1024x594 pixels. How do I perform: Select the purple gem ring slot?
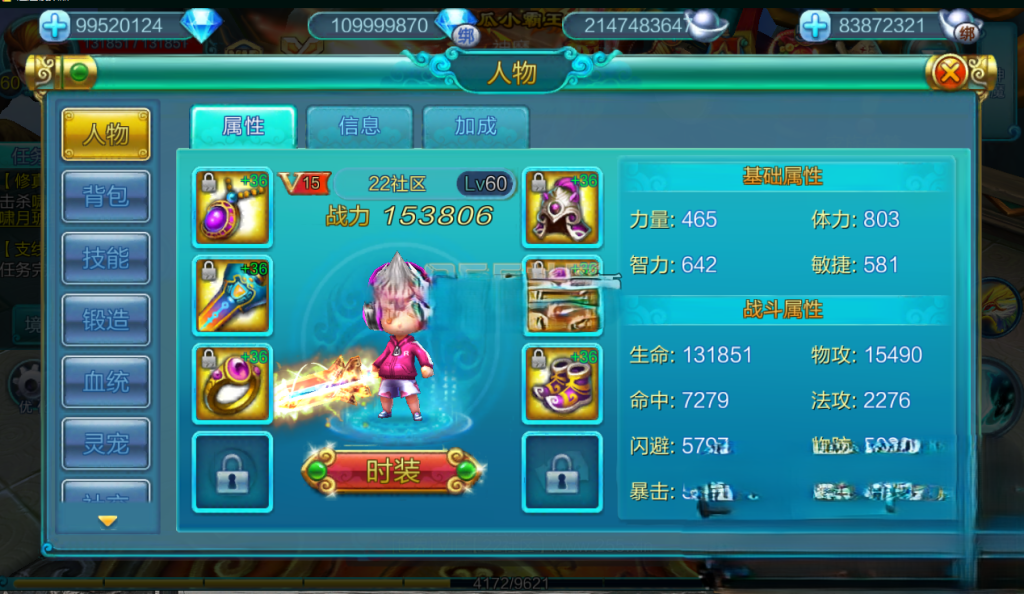[232, 383]
